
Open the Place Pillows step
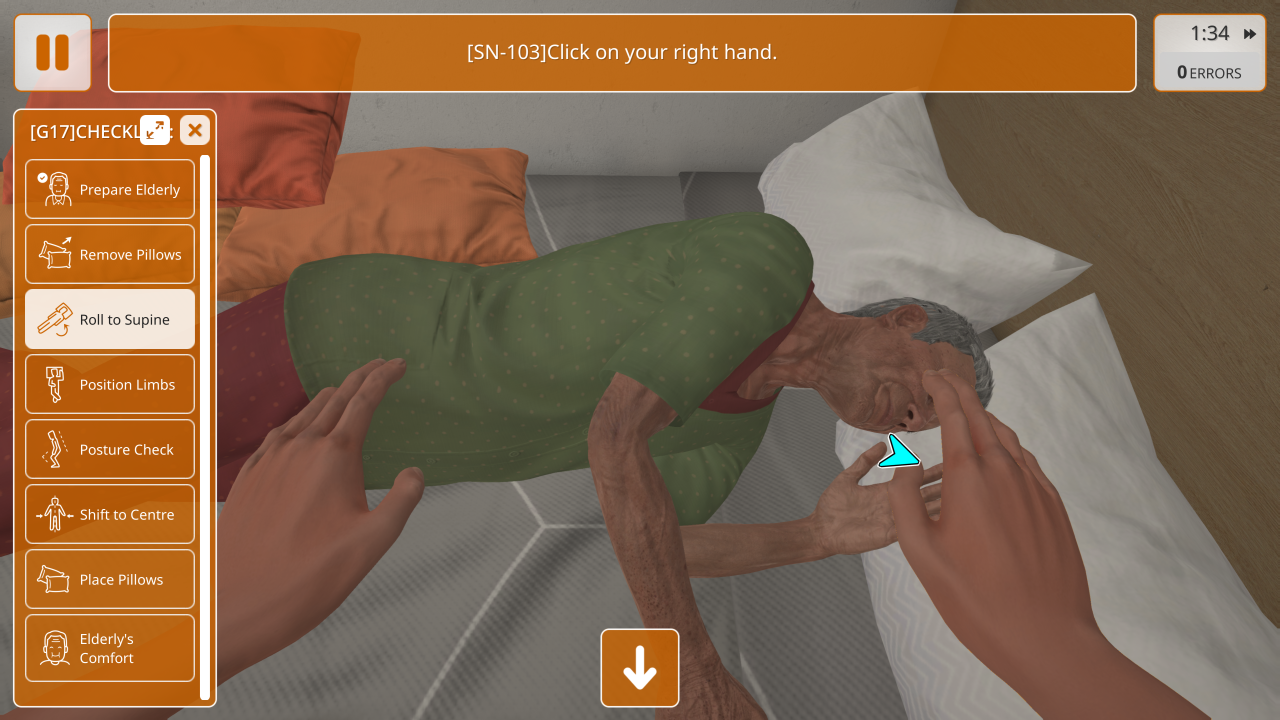110,579
